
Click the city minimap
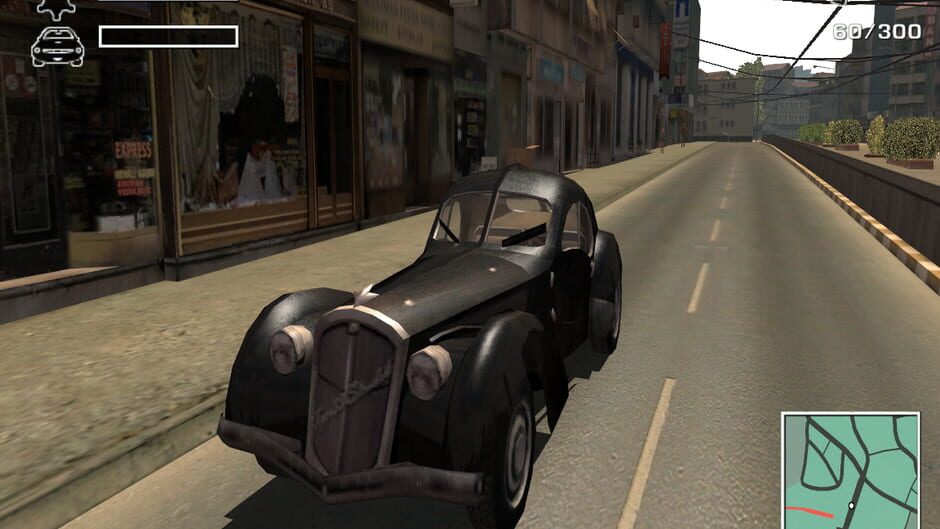coord(850,470)
